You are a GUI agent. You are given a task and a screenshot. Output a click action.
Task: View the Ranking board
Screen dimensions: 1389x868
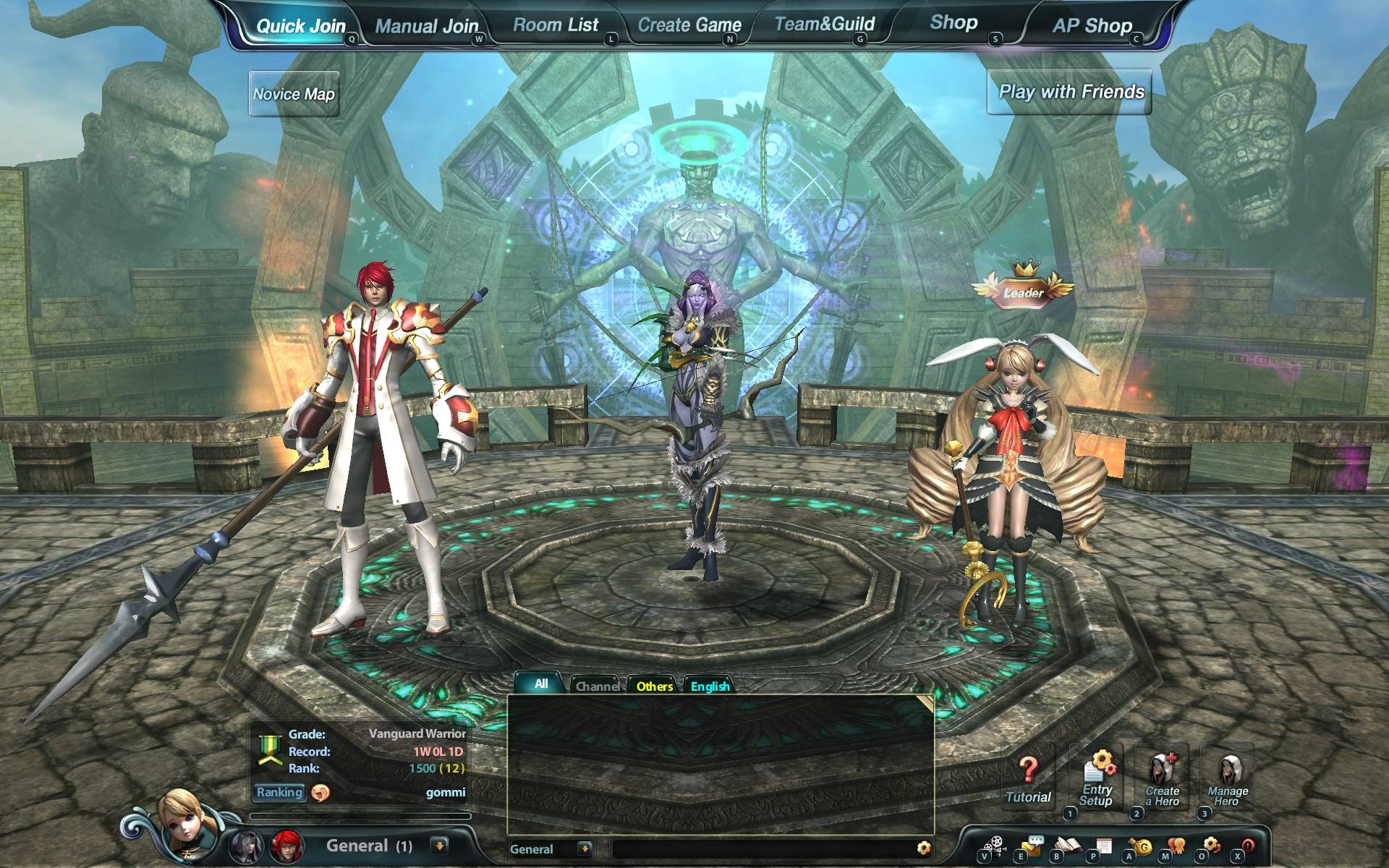point(279,792)
